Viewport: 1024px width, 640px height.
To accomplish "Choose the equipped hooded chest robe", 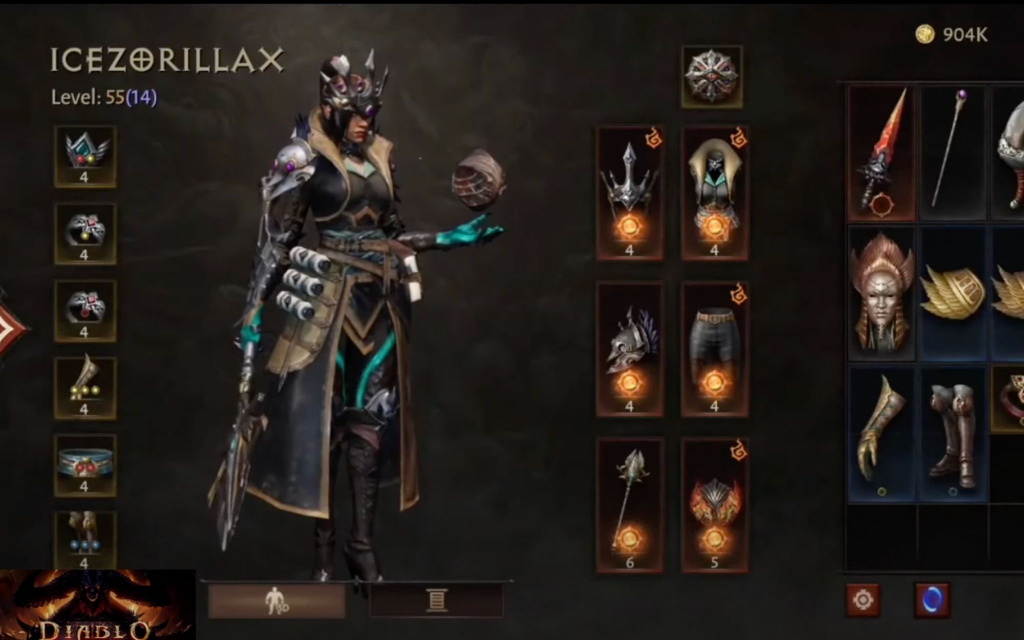I will click(x=715, y=192).
